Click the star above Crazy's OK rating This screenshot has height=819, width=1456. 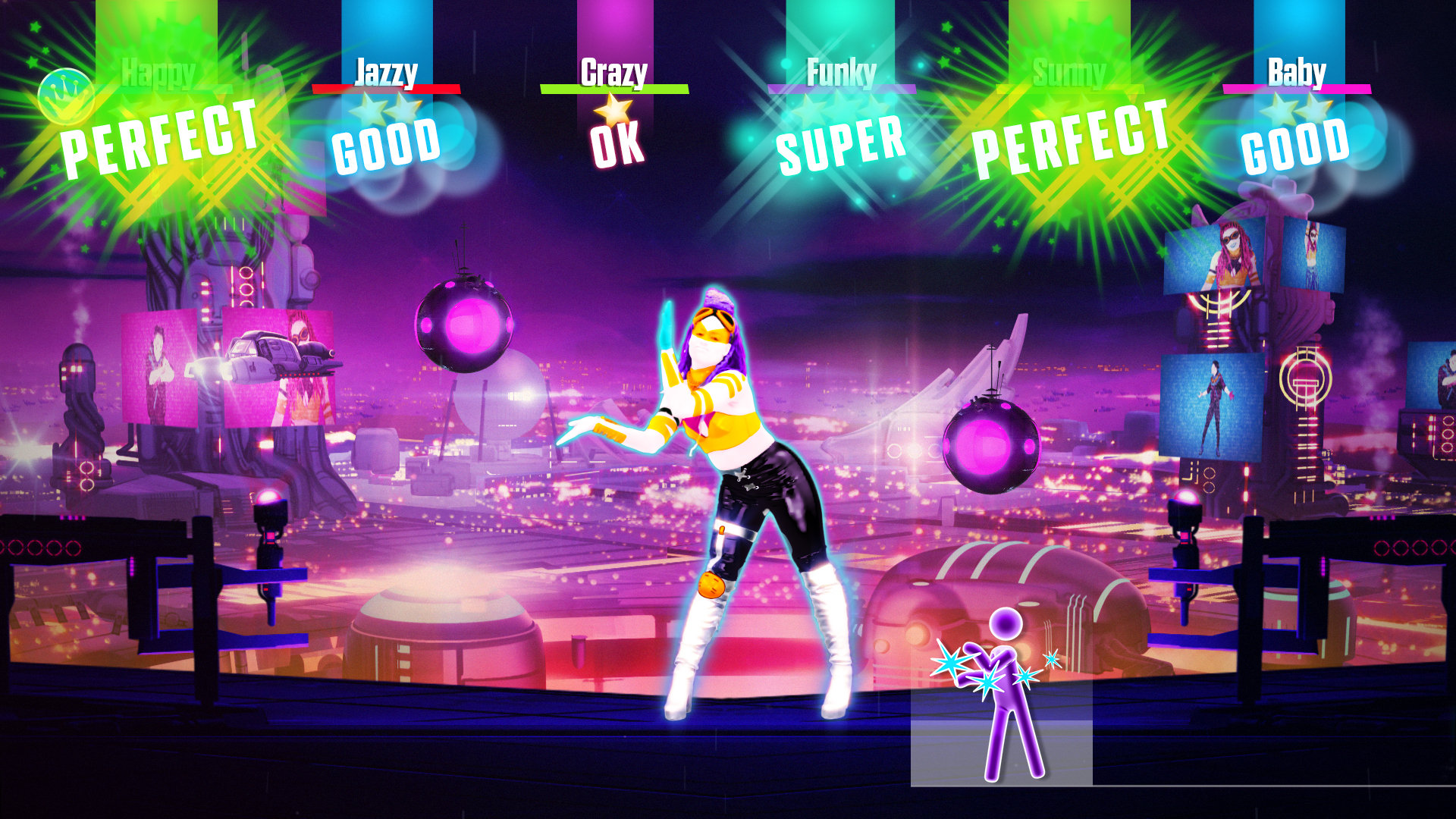click(x=613, y=112)
